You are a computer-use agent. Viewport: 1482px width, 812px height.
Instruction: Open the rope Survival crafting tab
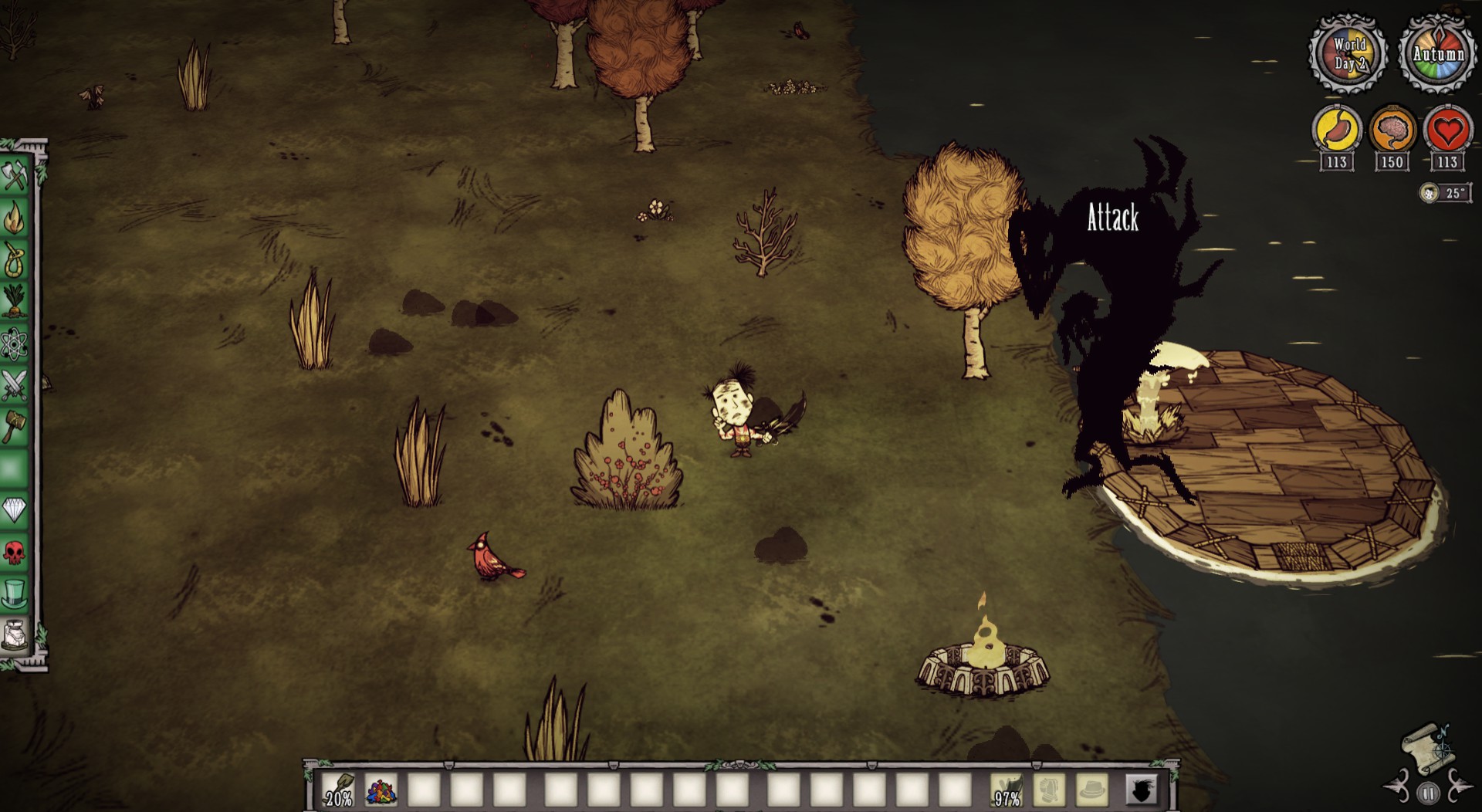(x=15, y=260)
